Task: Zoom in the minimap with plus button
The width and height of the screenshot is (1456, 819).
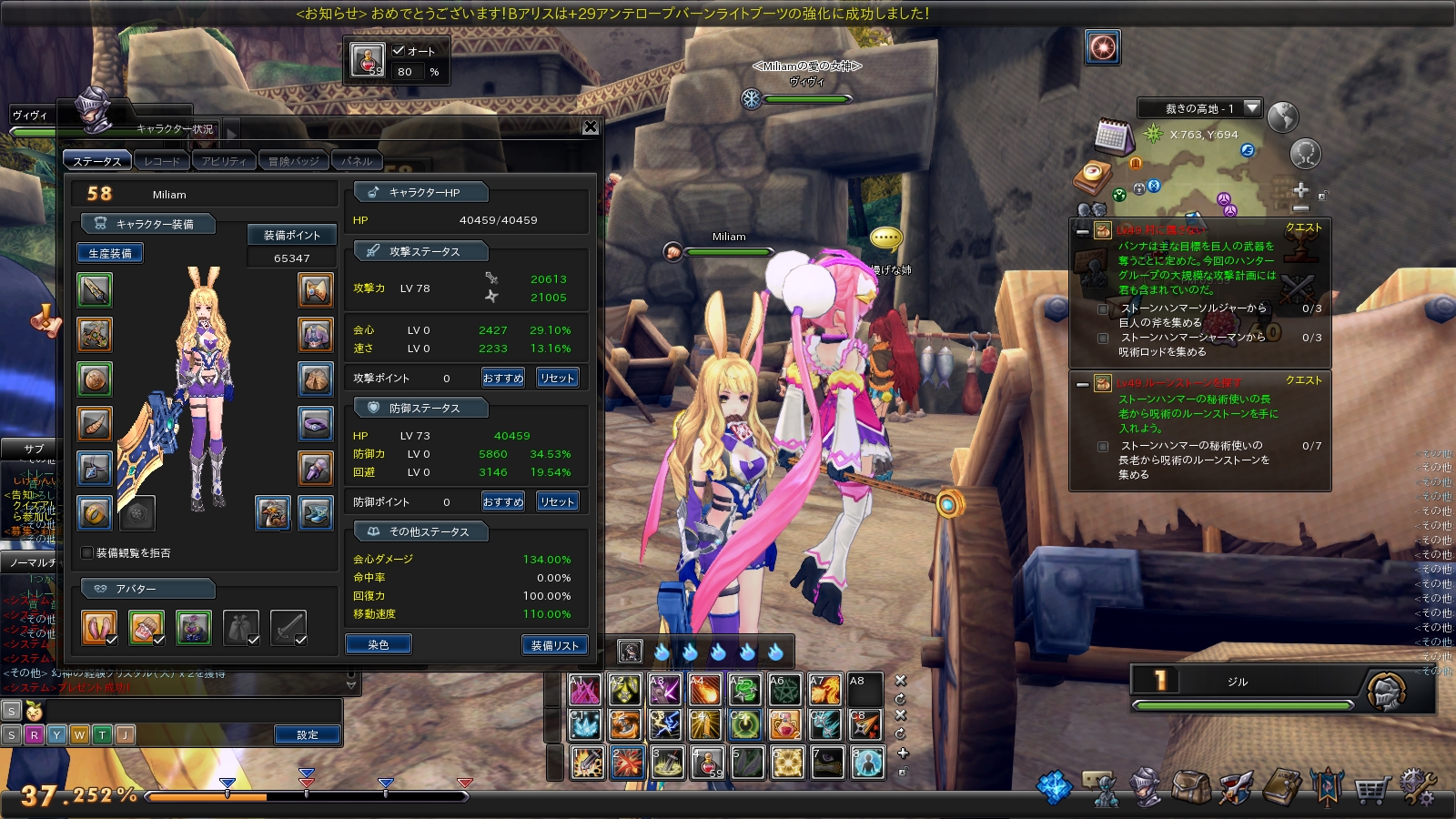Action: (x=1300, y=190)
